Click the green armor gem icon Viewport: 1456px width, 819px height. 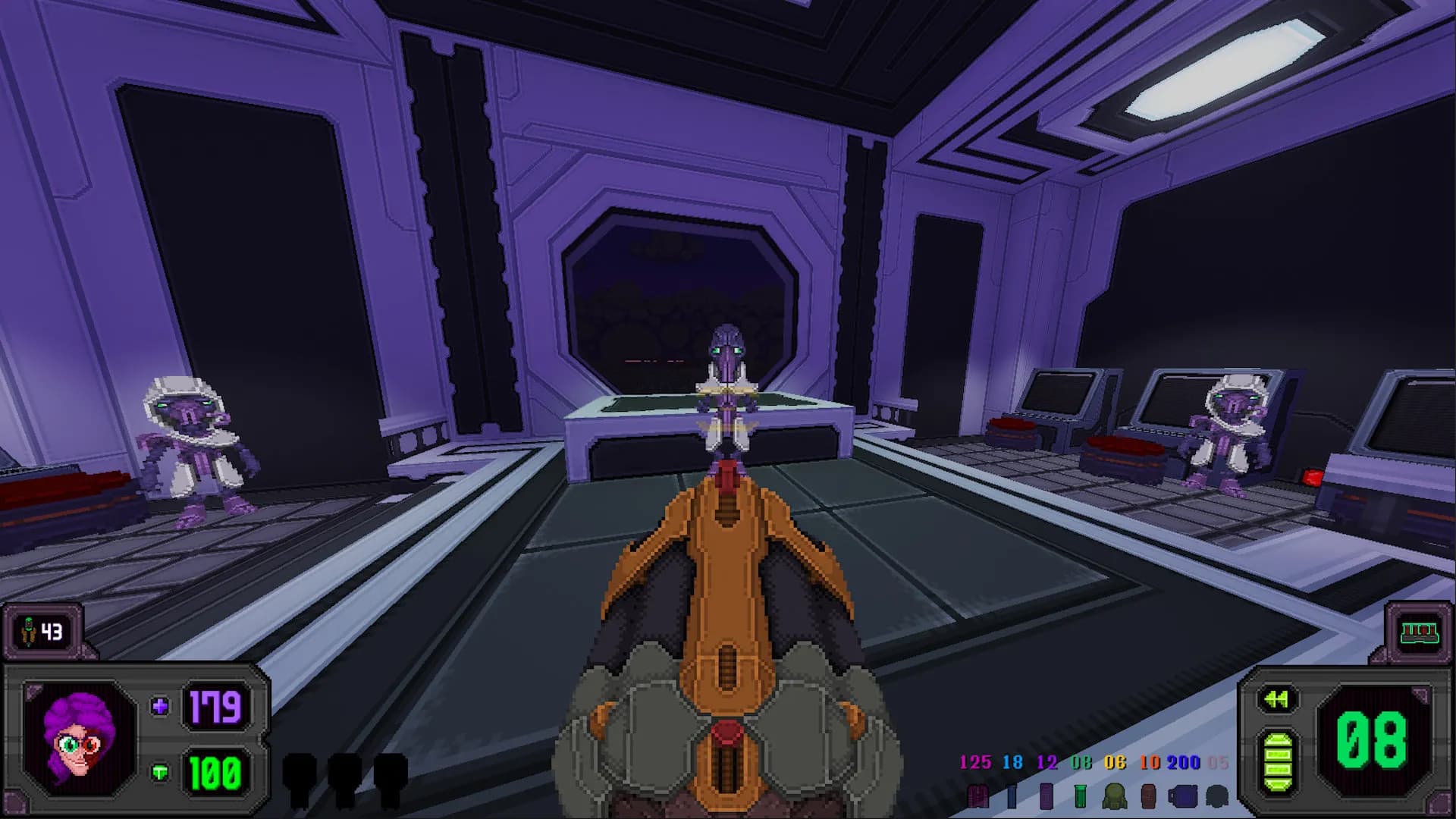click(x=160, y=773)
